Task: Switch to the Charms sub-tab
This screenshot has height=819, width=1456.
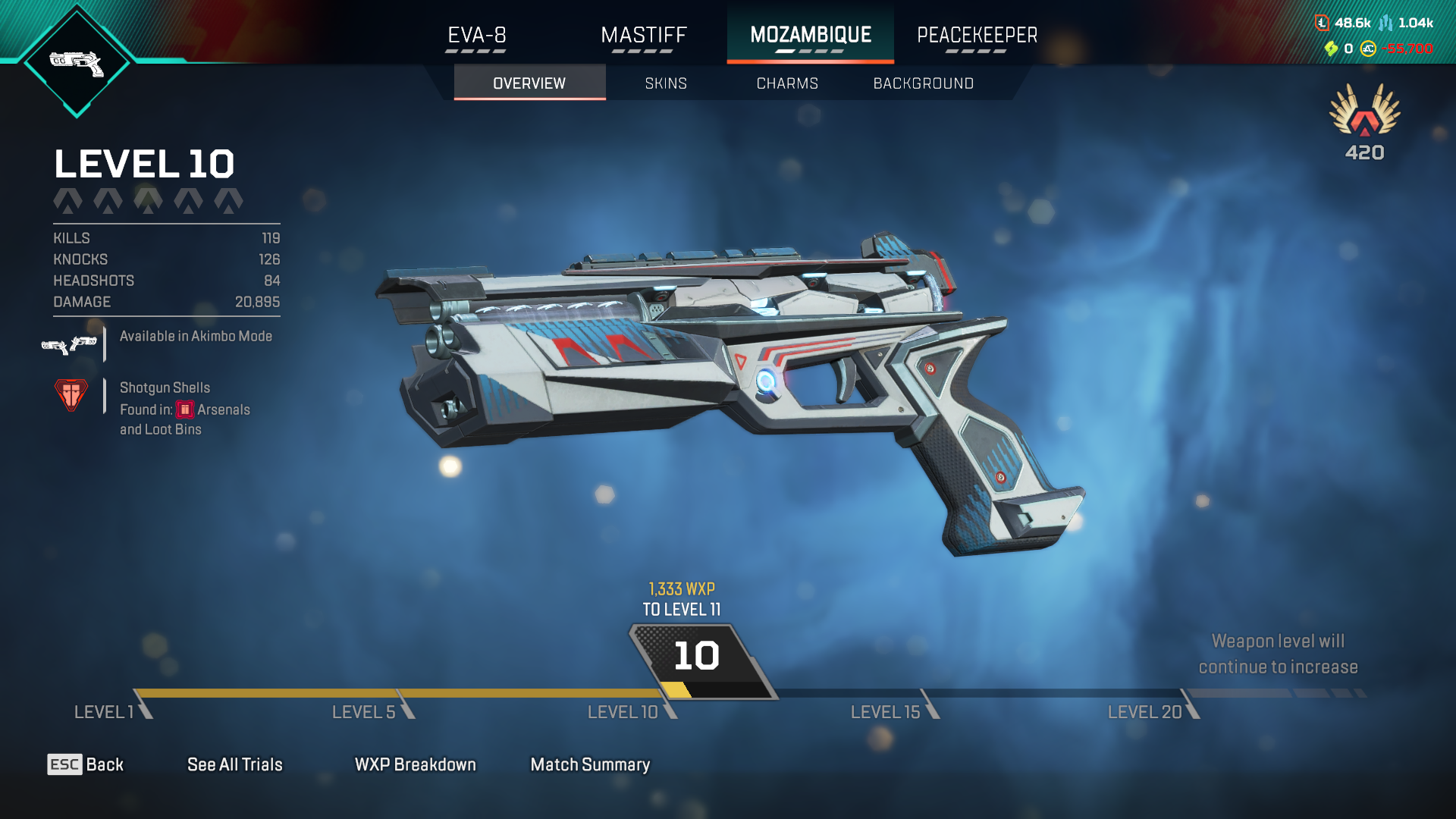Action: coord(787,83)
